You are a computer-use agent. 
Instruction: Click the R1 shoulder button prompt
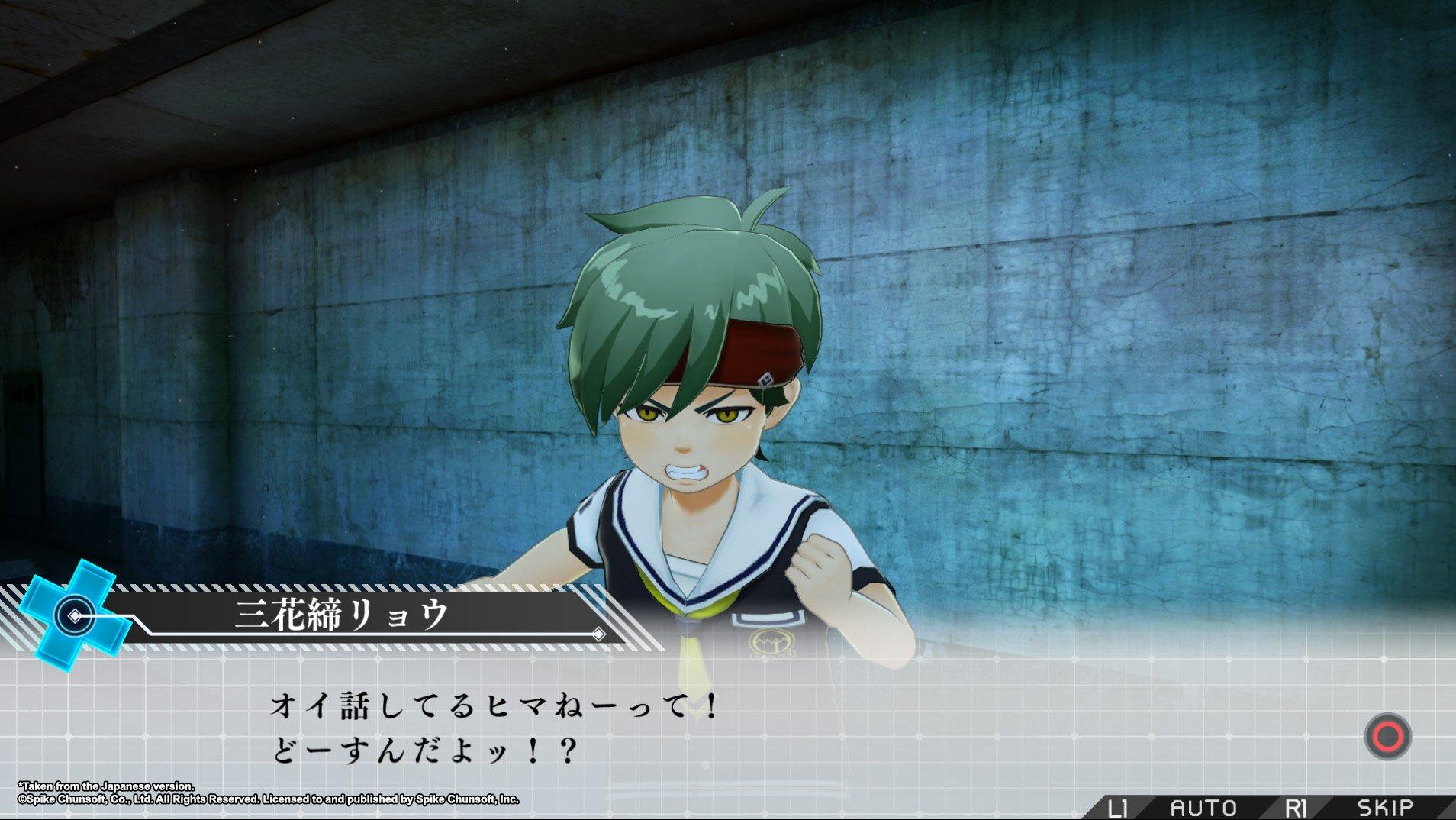click(1297, 807)
